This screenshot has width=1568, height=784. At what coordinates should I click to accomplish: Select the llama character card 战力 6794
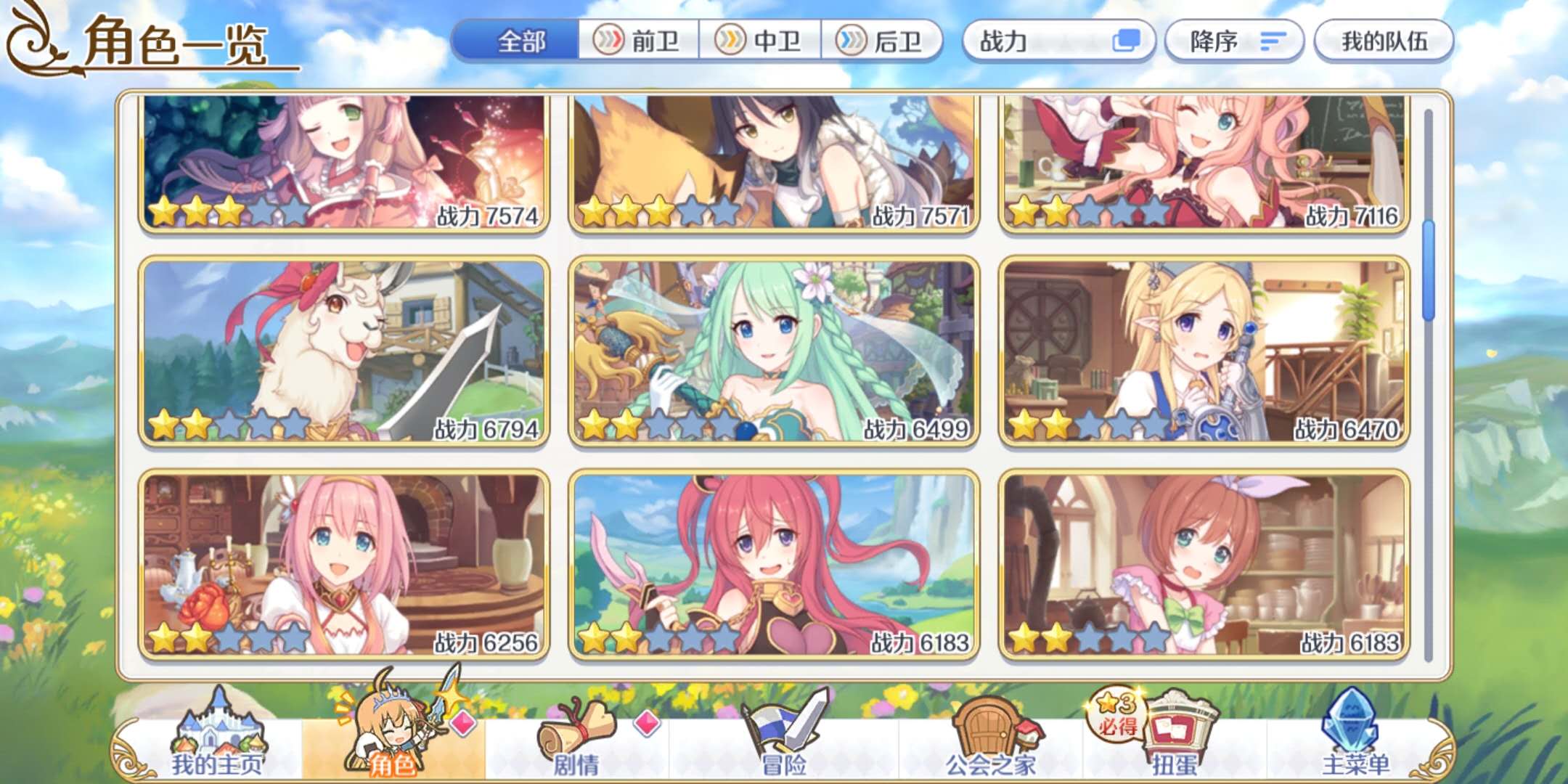click(344, 351)
